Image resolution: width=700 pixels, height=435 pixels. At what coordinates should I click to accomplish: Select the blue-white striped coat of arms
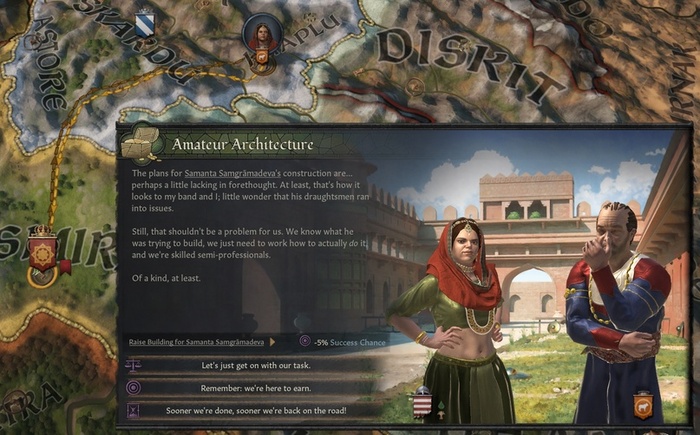click(145, 19)
